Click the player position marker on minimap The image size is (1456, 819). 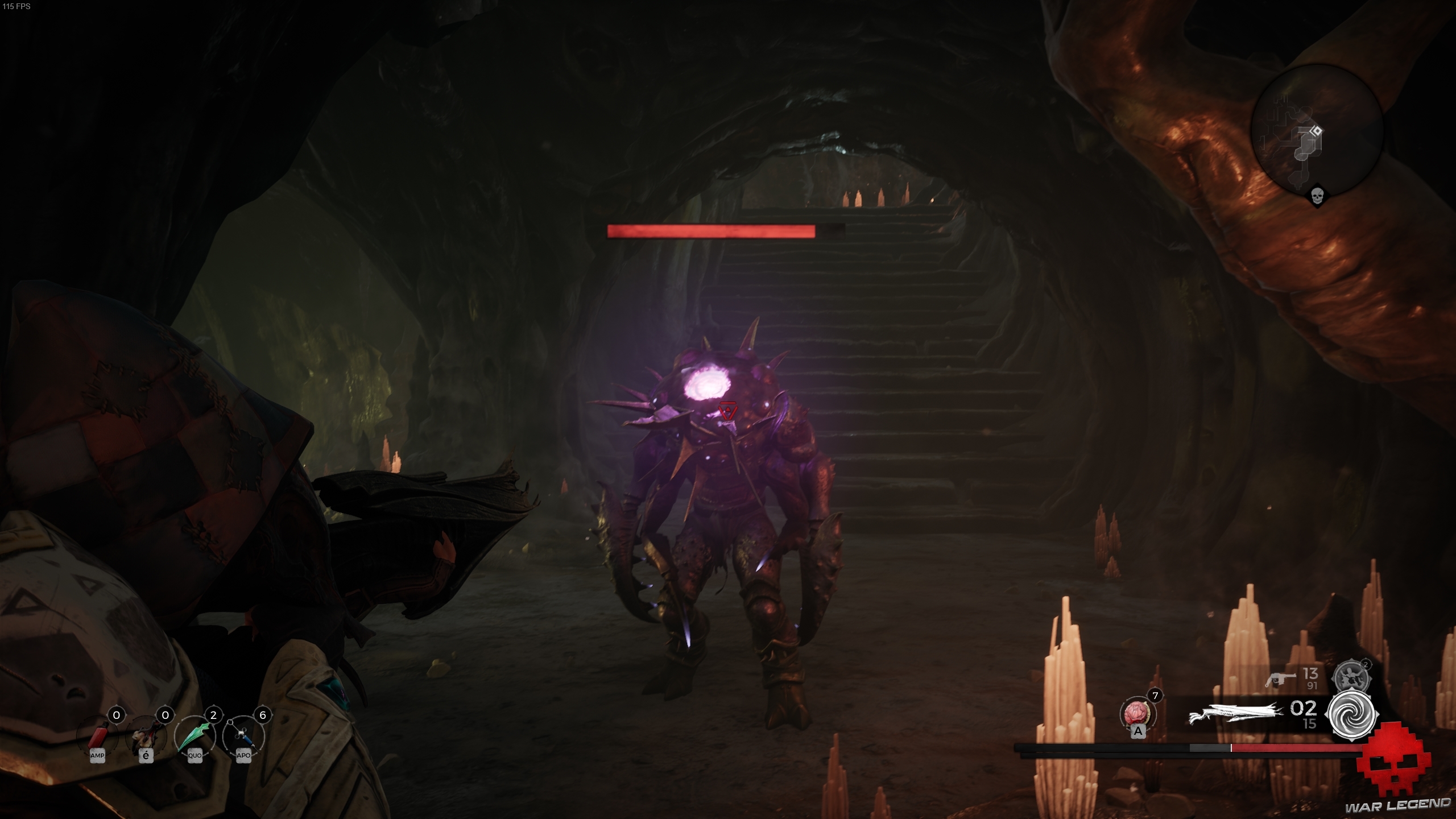1316,132
